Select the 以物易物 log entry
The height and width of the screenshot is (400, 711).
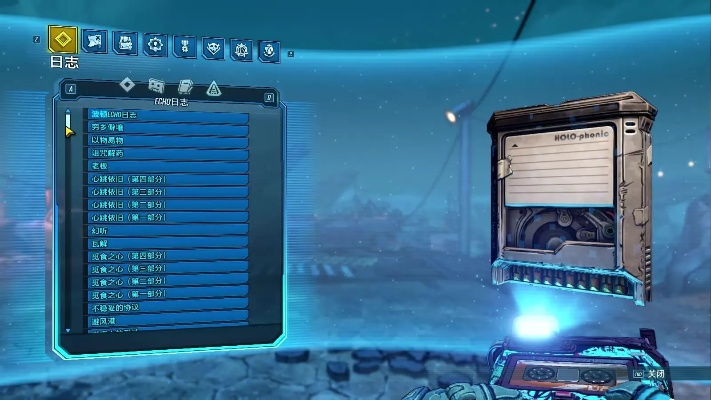(167, 141)
